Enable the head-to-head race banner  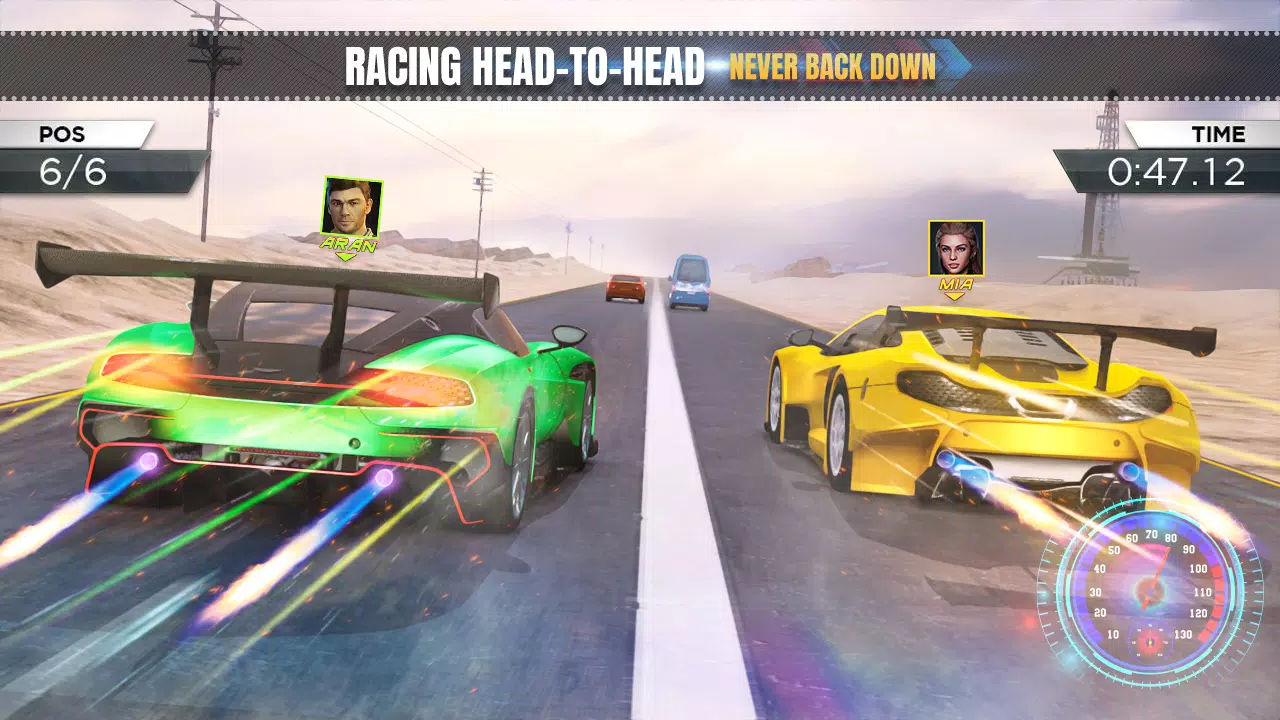pyautogui.click(x=640, y=65)
